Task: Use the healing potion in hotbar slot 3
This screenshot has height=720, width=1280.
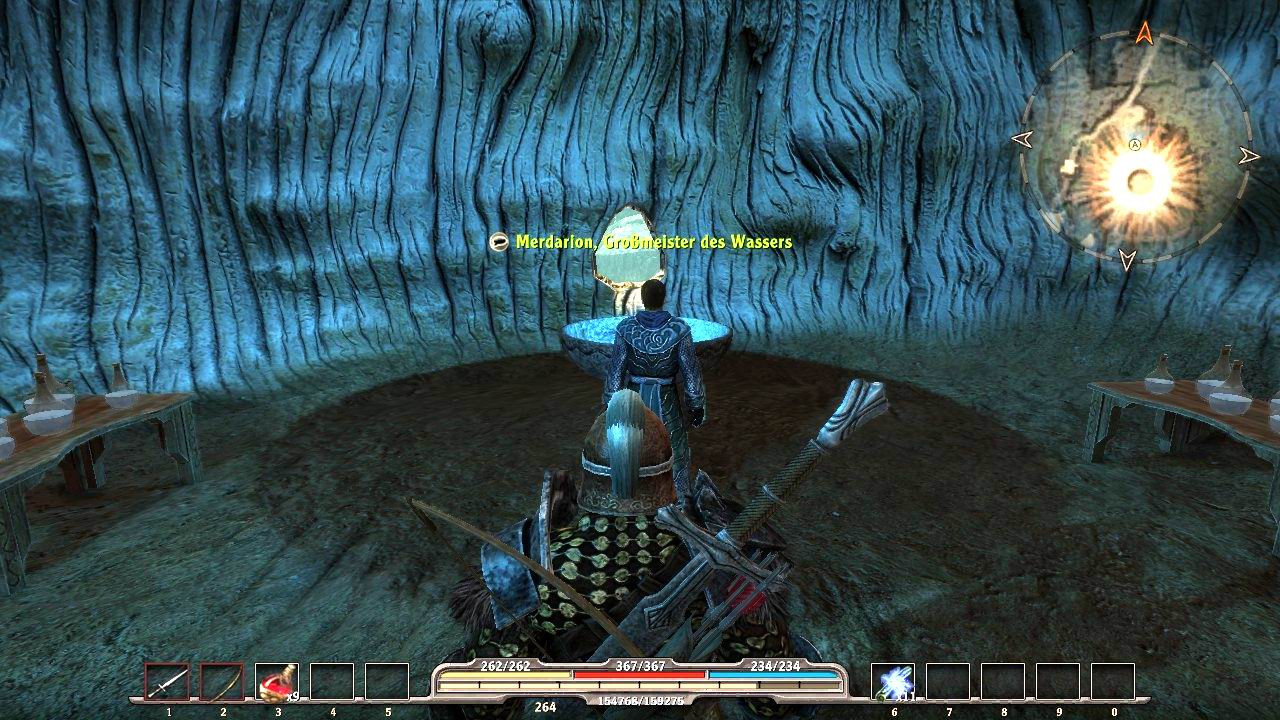Action: click(x=278, y=681)
